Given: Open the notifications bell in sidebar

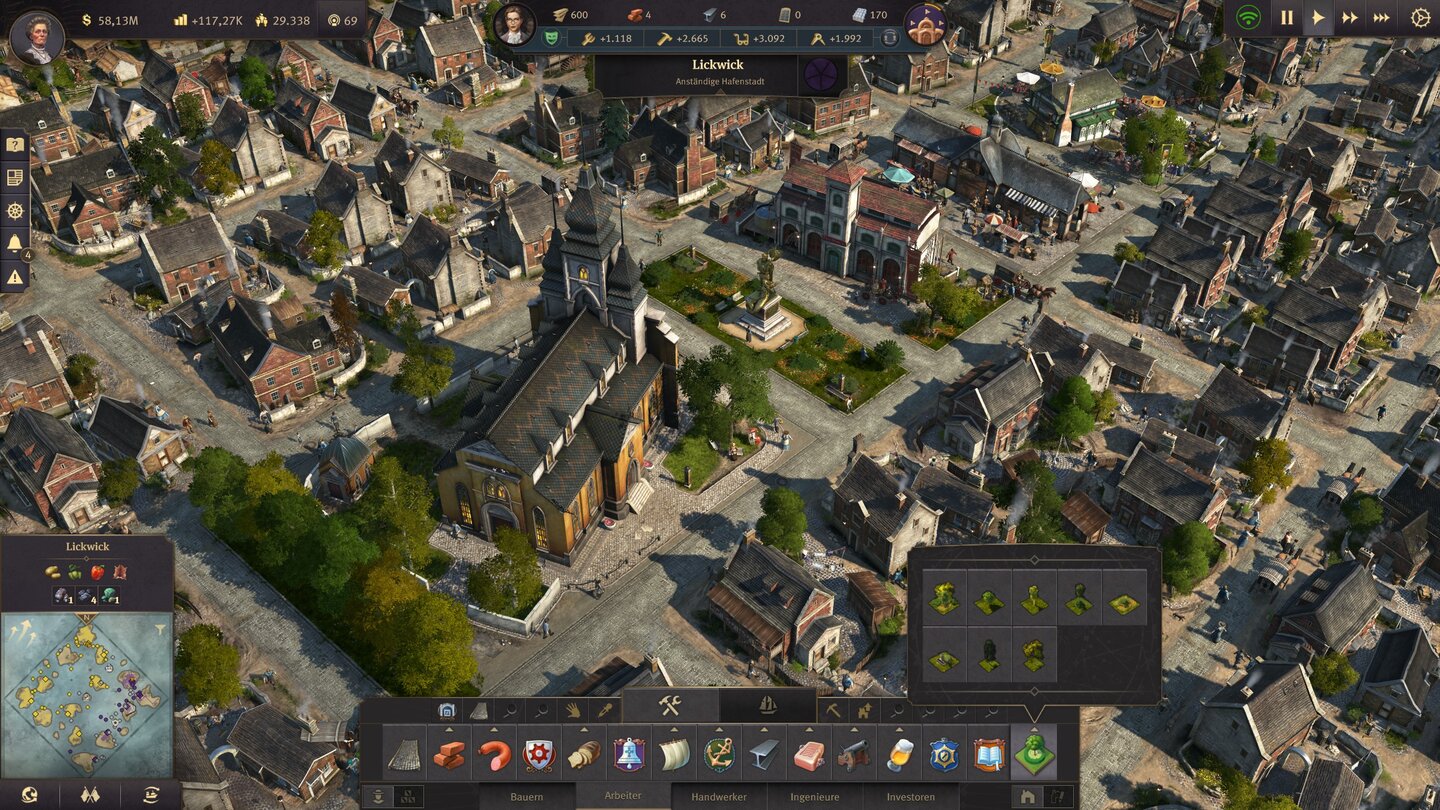Looking at the screenshot, I should click(15, 243).
